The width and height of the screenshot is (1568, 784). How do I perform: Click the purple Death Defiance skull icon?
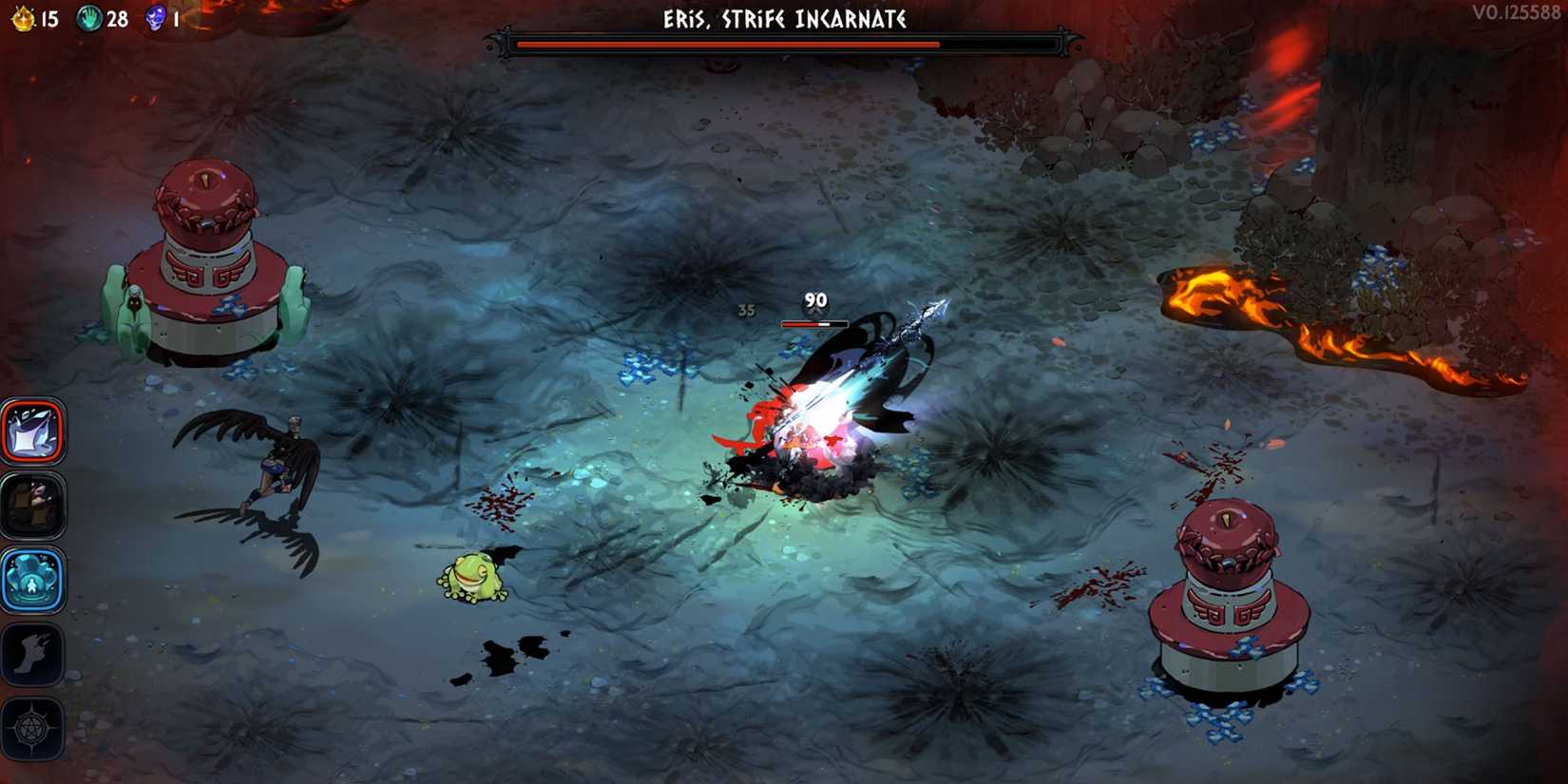click(155, 16)
